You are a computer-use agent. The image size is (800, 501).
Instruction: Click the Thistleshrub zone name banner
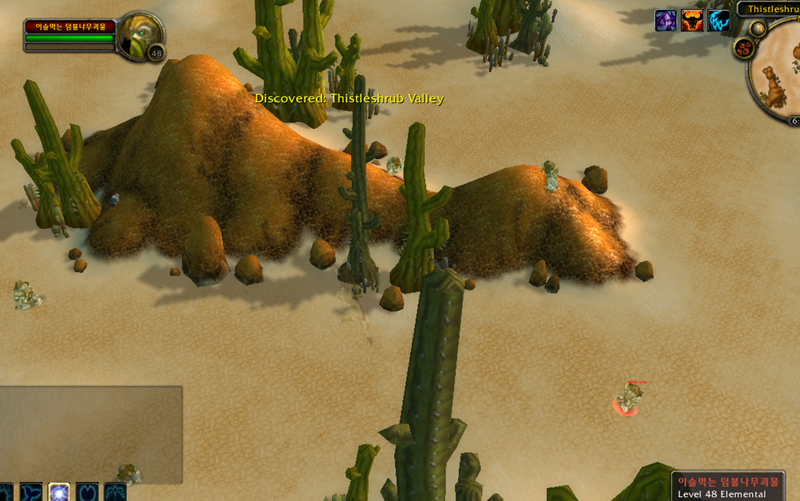pos(768,8)
